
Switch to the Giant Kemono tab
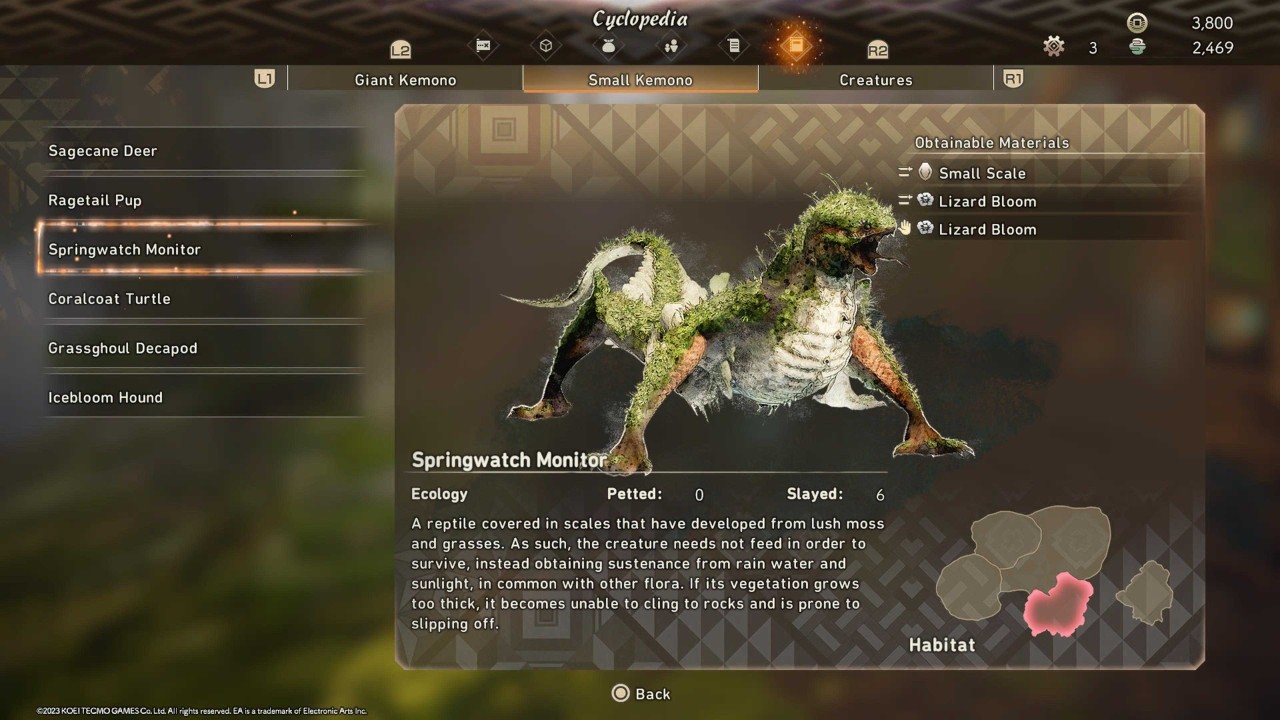(x=405, y=80)
